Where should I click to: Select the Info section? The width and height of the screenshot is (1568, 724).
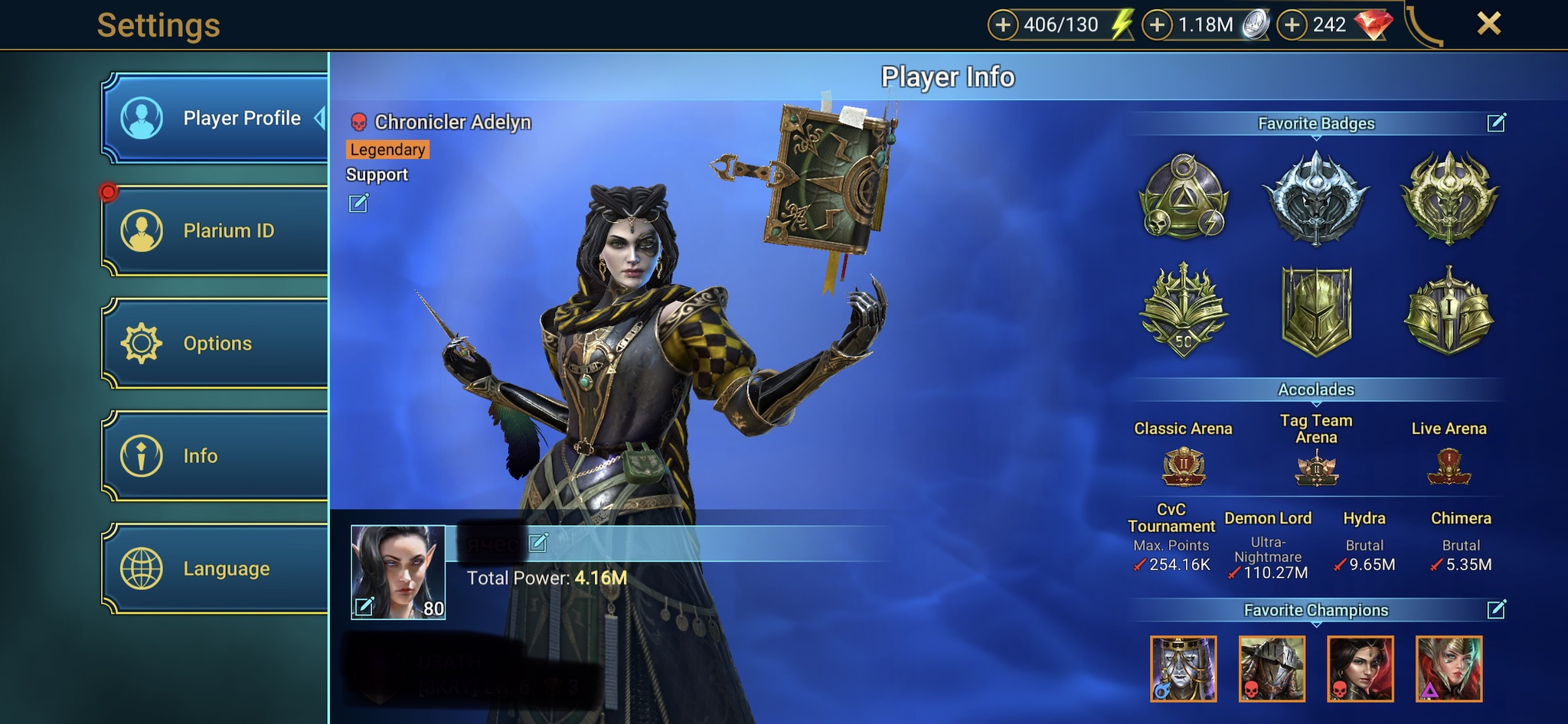pos(217,456)
